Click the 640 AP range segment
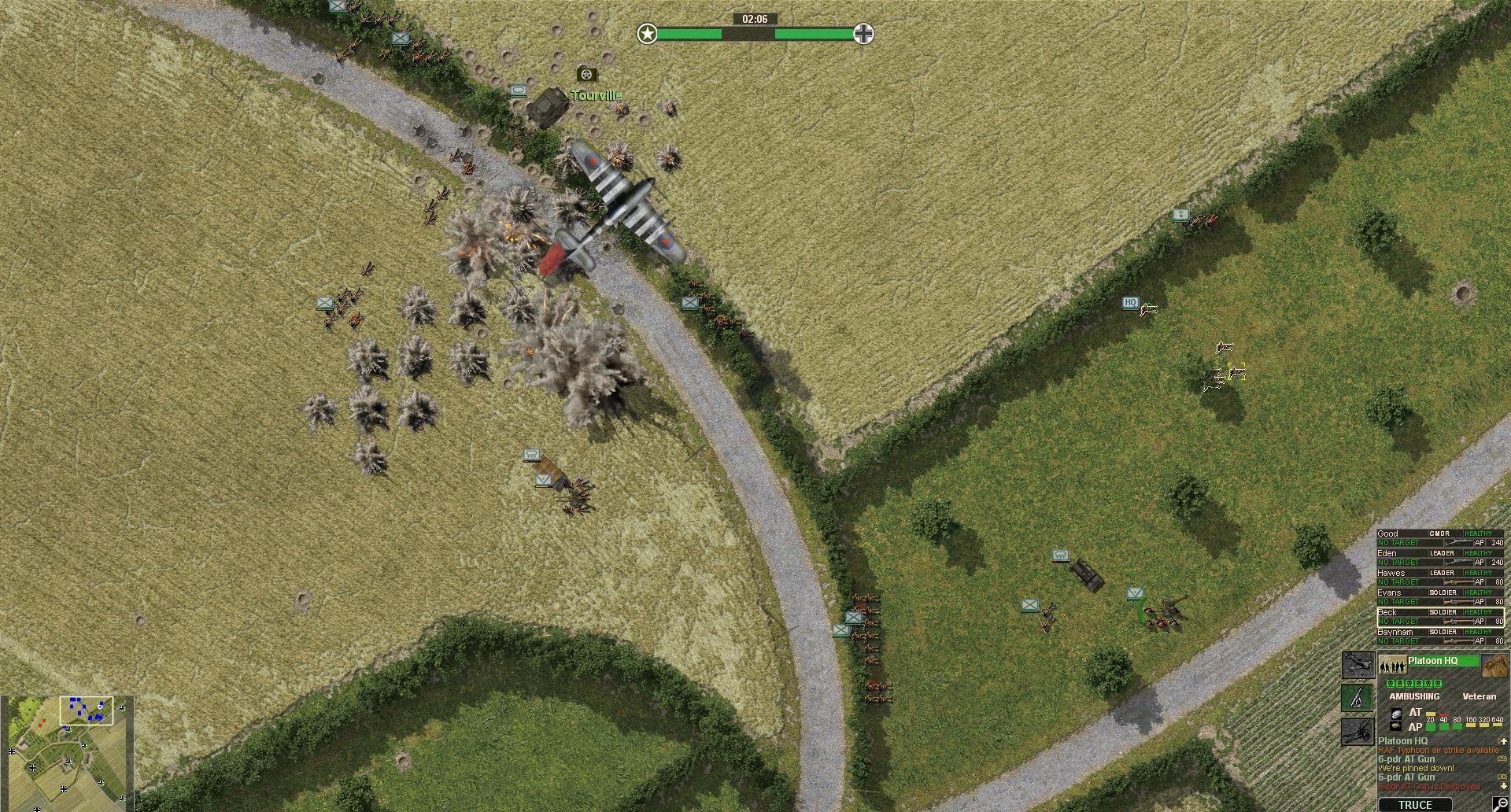This screenshot has width=1511, height=812. (1498, 723)
